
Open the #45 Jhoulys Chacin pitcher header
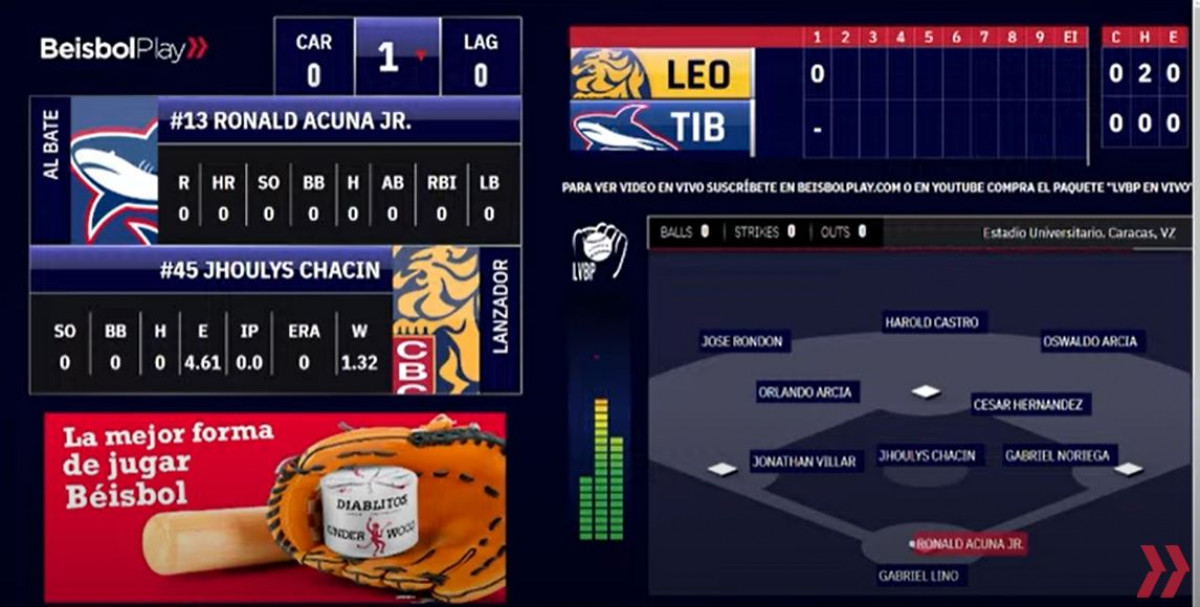pos(270,270)
